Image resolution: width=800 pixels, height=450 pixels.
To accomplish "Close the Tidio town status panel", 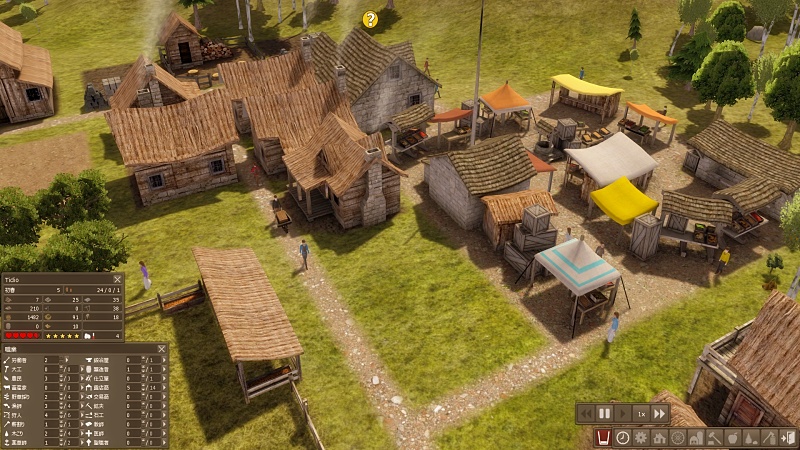I will (117, 280).
